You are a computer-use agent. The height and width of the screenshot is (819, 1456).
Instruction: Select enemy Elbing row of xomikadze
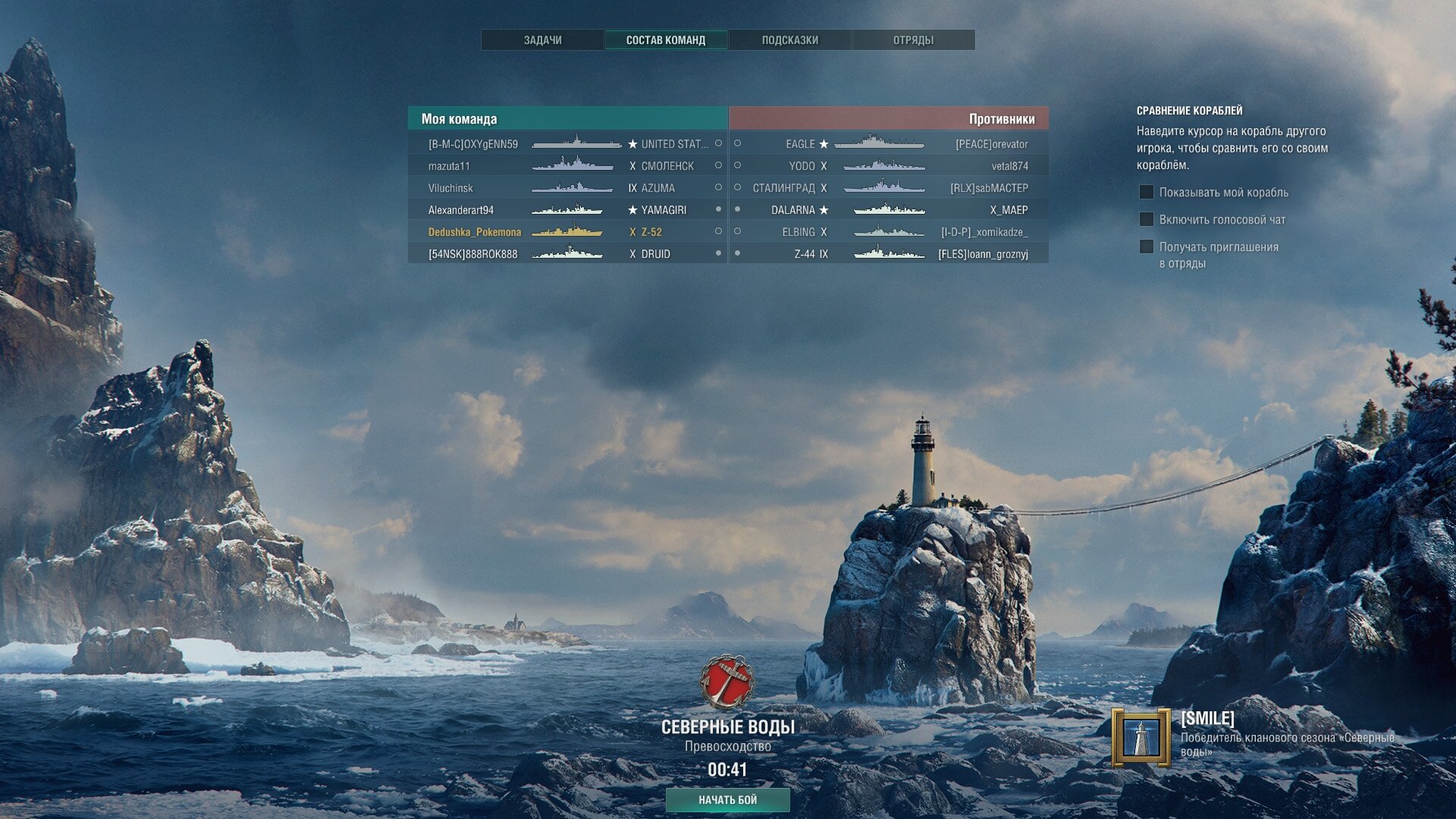point(889,232)
